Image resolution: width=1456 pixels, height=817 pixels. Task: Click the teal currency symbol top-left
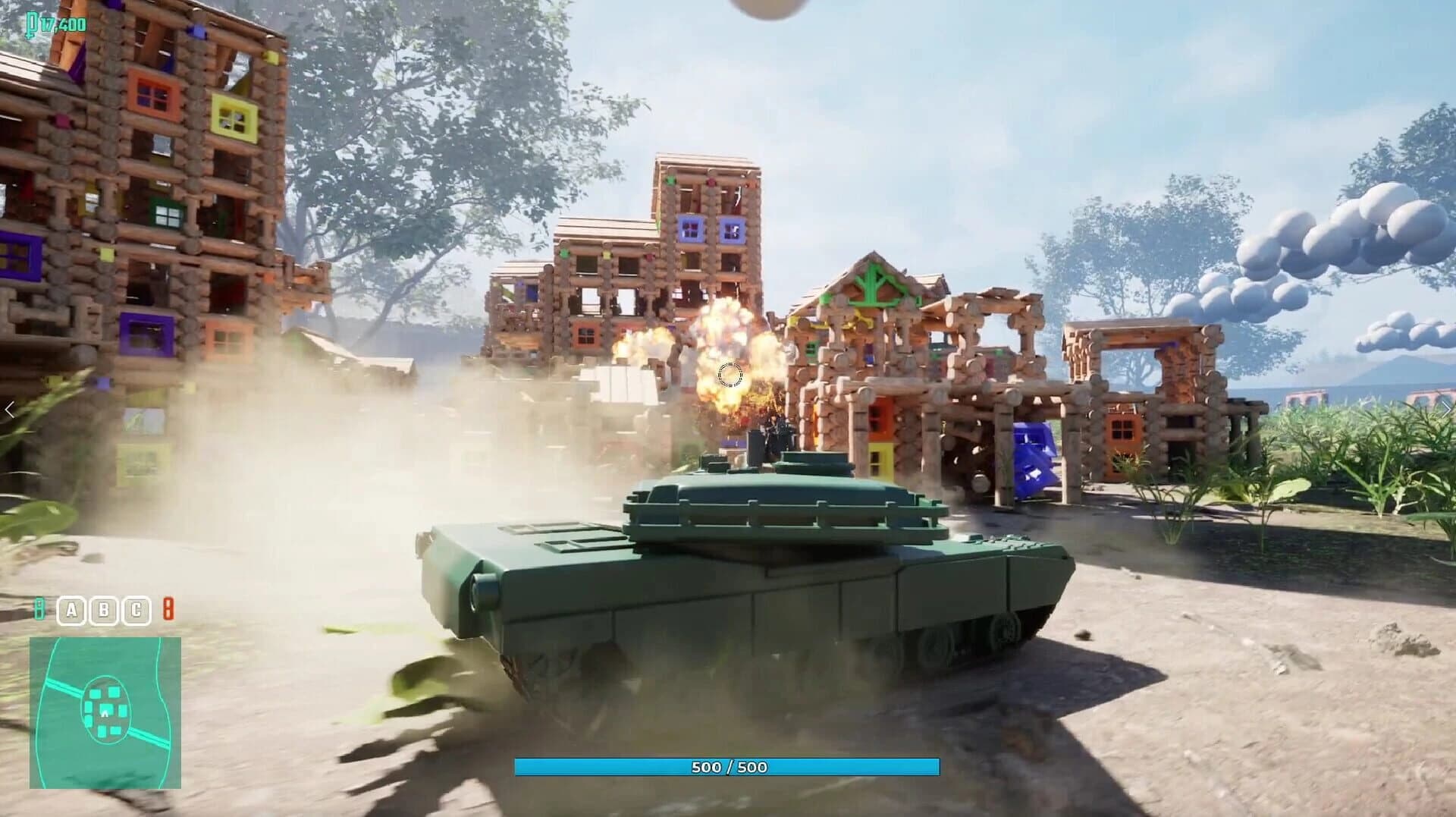pos(30,23)
